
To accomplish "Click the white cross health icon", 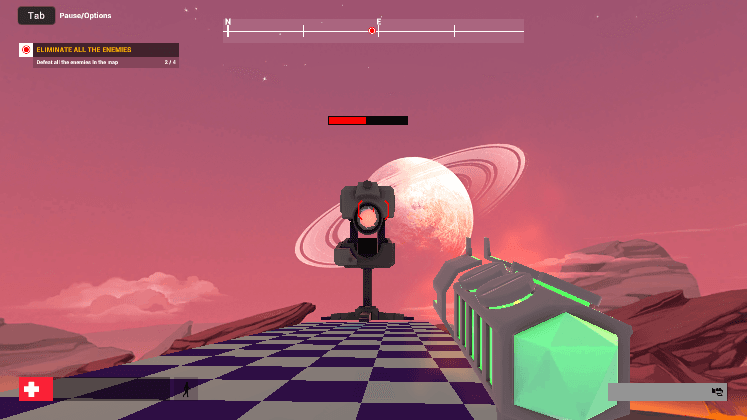I will [35, 389].
